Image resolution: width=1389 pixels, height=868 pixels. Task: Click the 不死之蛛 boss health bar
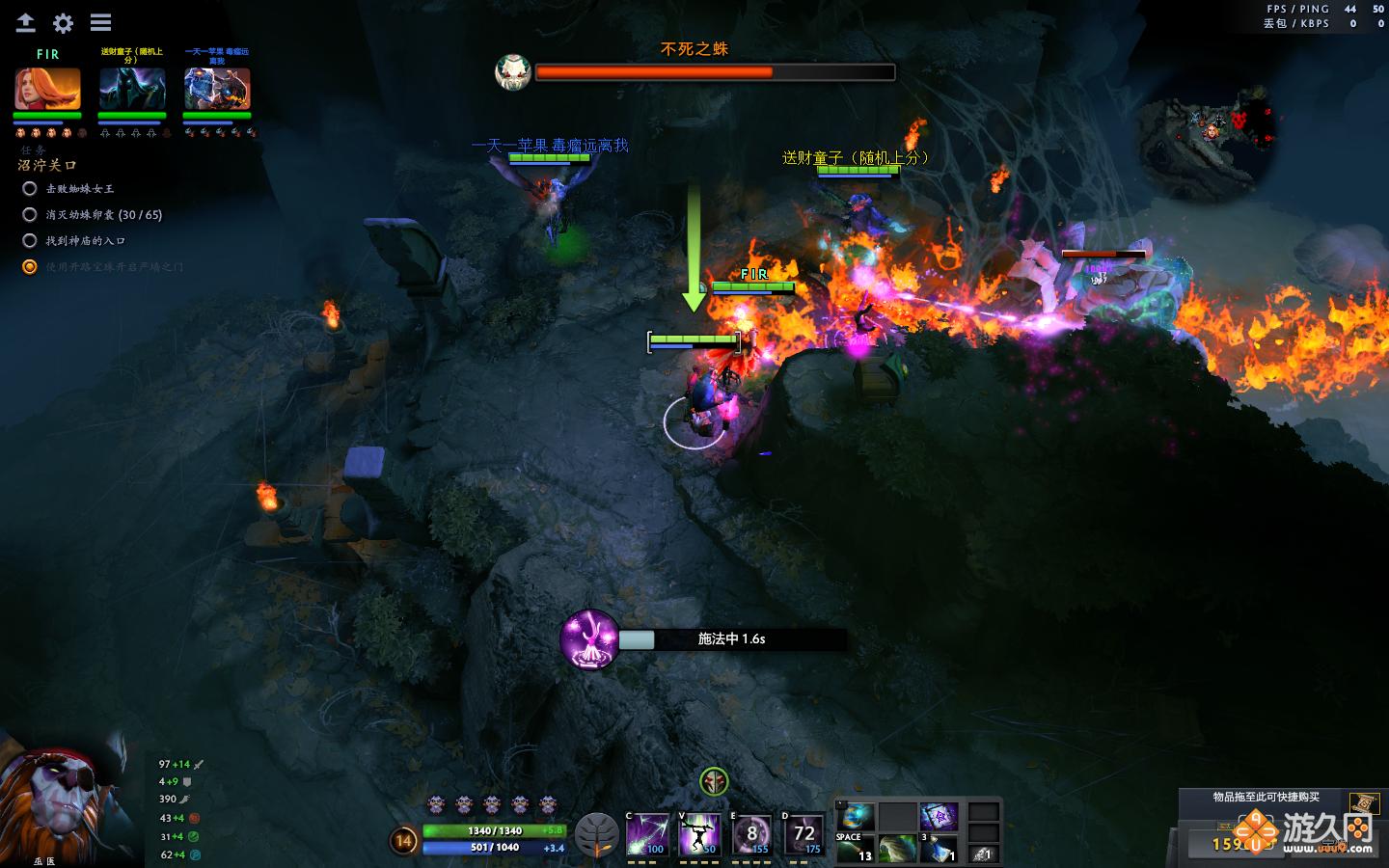point(716,72)
